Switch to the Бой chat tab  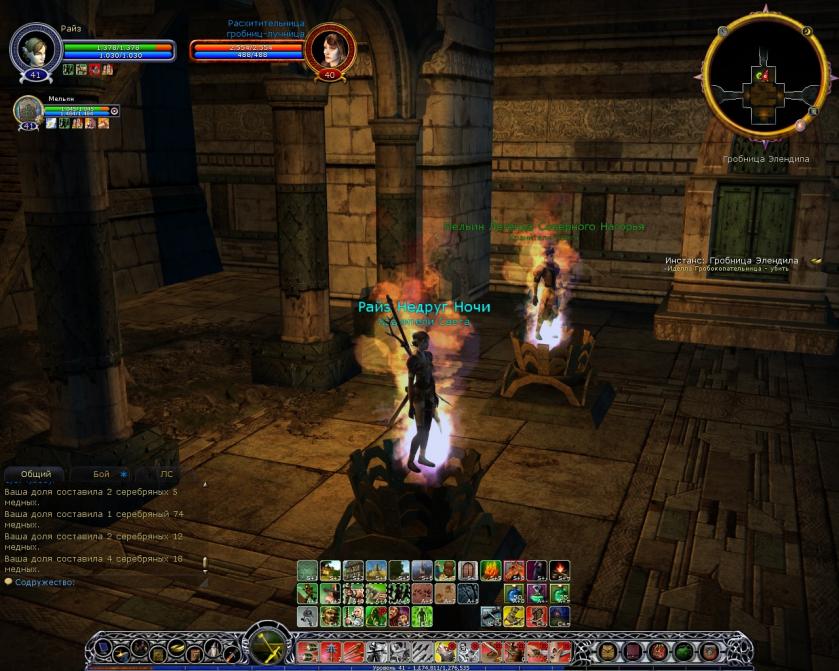[101, 474]
